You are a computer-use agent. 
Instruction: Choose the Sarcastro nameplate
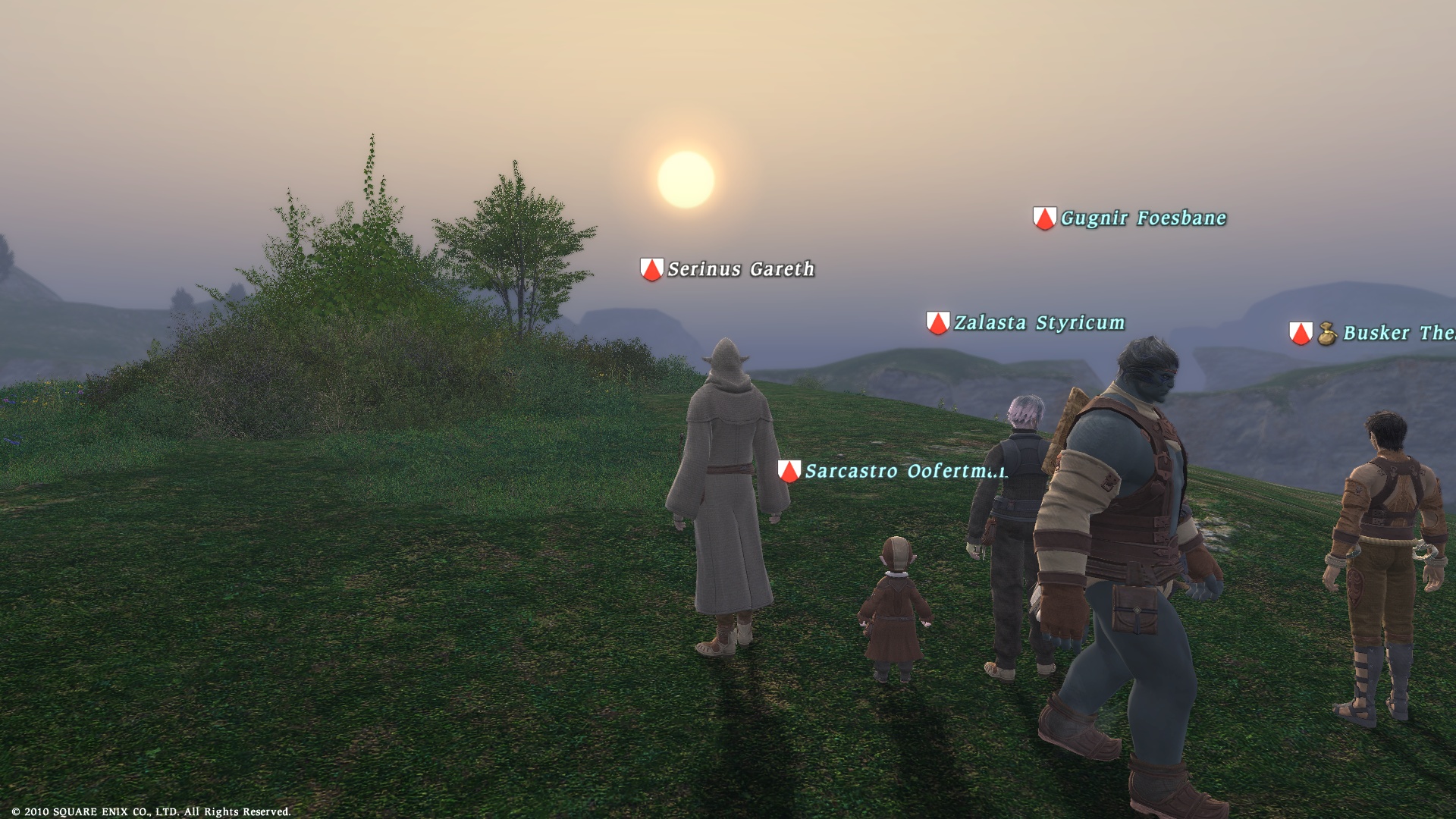pyautogui.click(x=904, y=471)
